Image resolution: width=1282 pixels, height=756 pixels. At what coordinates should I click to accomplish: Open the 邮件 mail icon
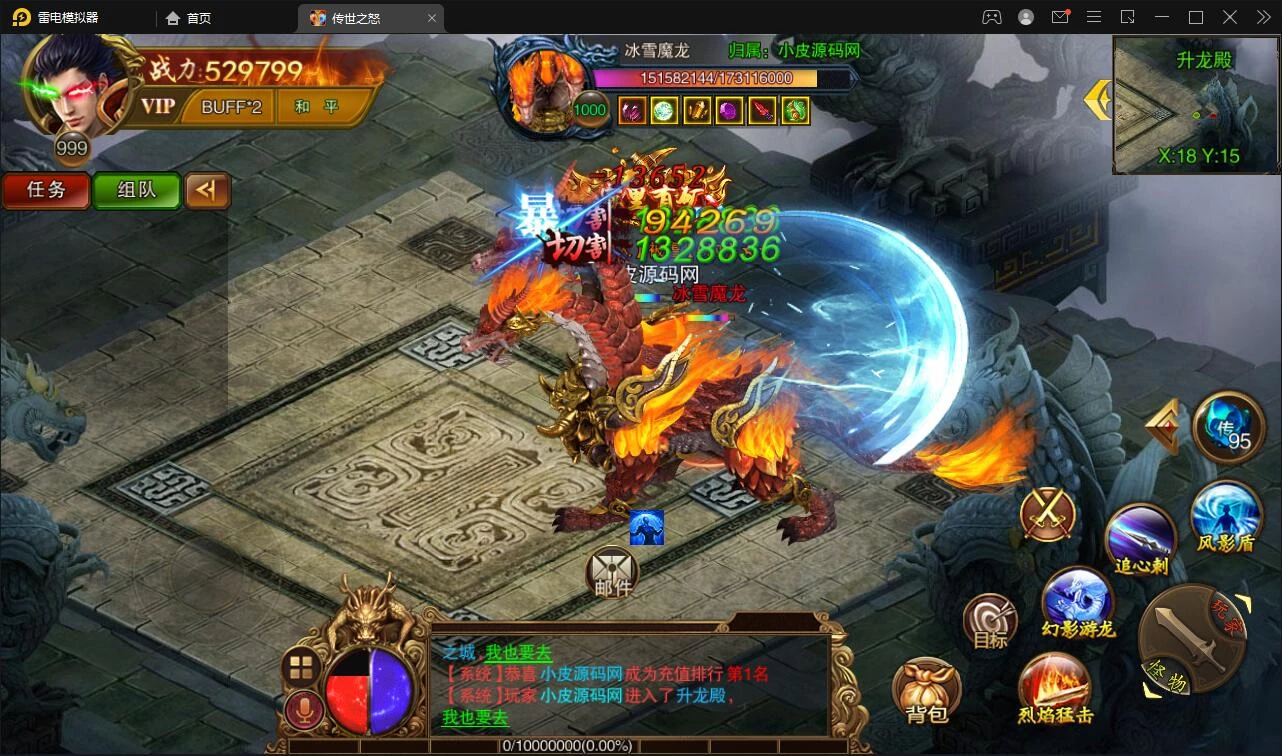[612, 572]
